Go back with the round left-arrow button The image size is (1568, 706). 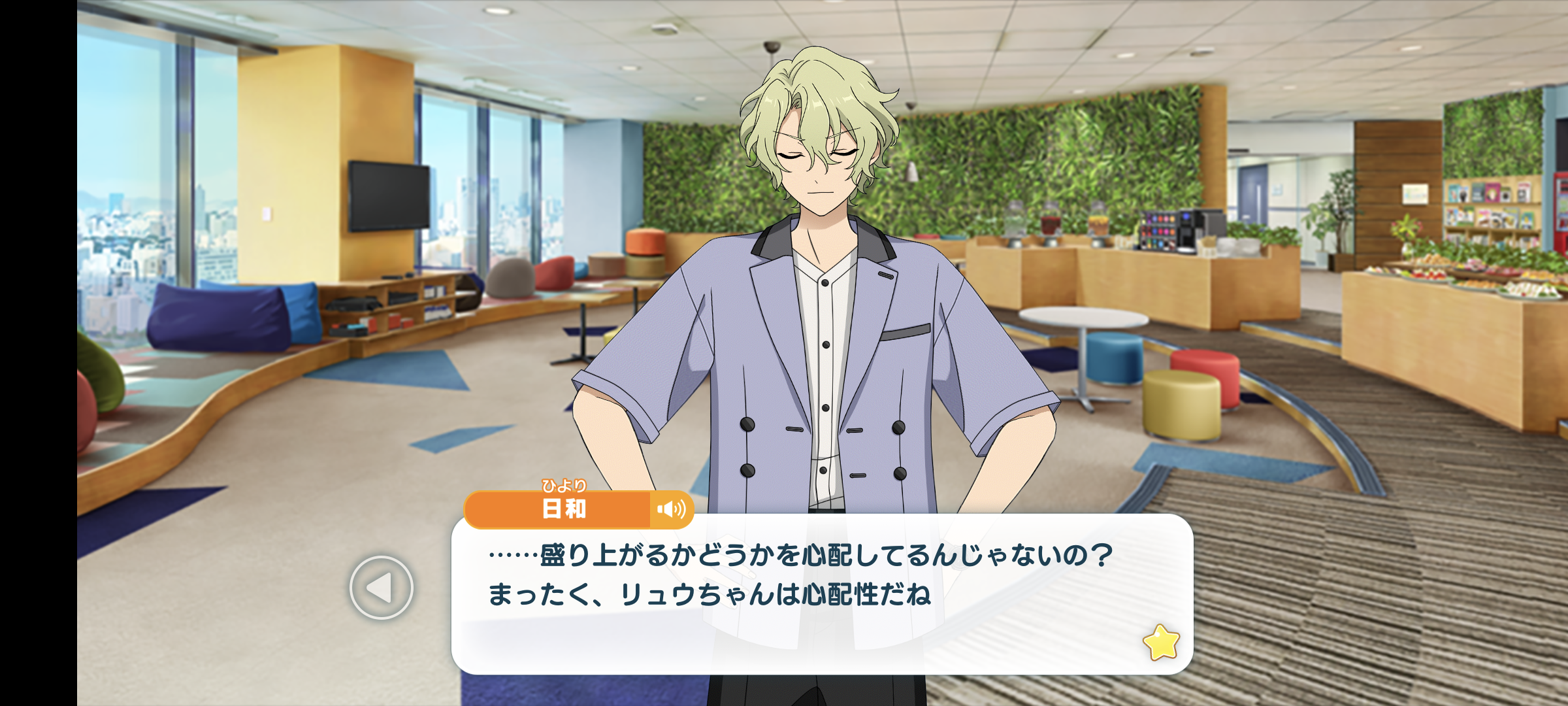pos(381,588)
